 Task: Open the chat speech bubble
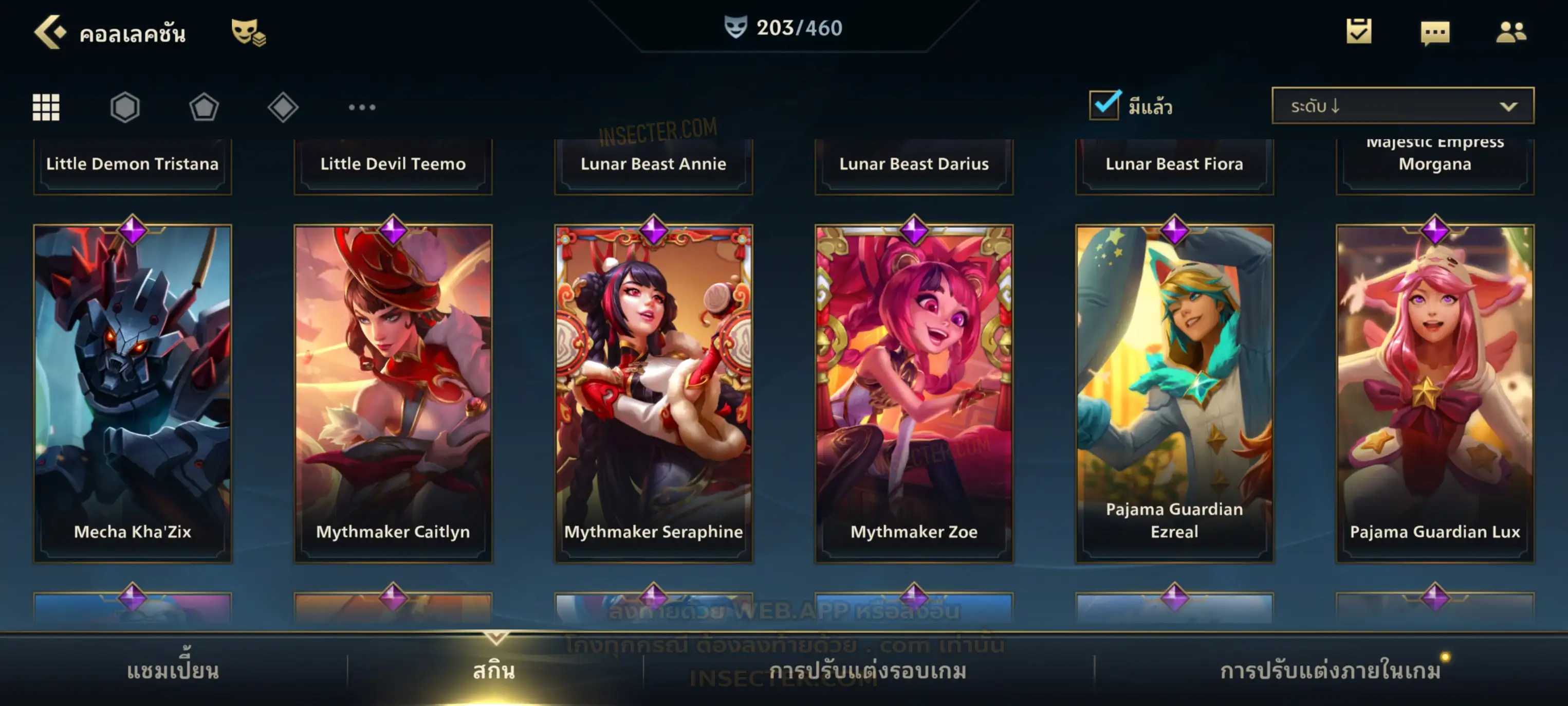(x=1434, y=32)
